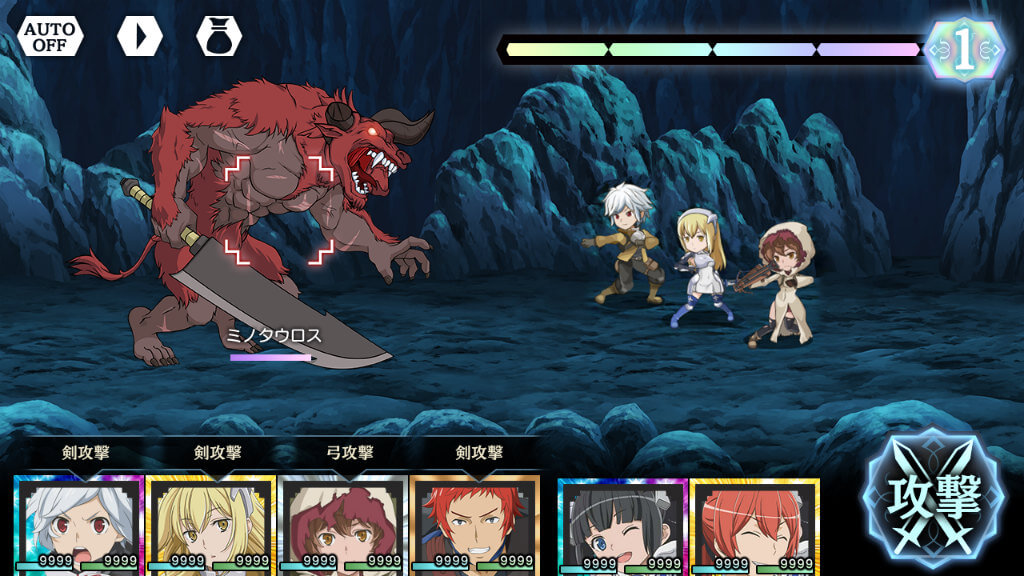The height and width of the screenshot is (576, 1024).
Task: Choose the red-haired smiling girl card
Action: [754, 527]
